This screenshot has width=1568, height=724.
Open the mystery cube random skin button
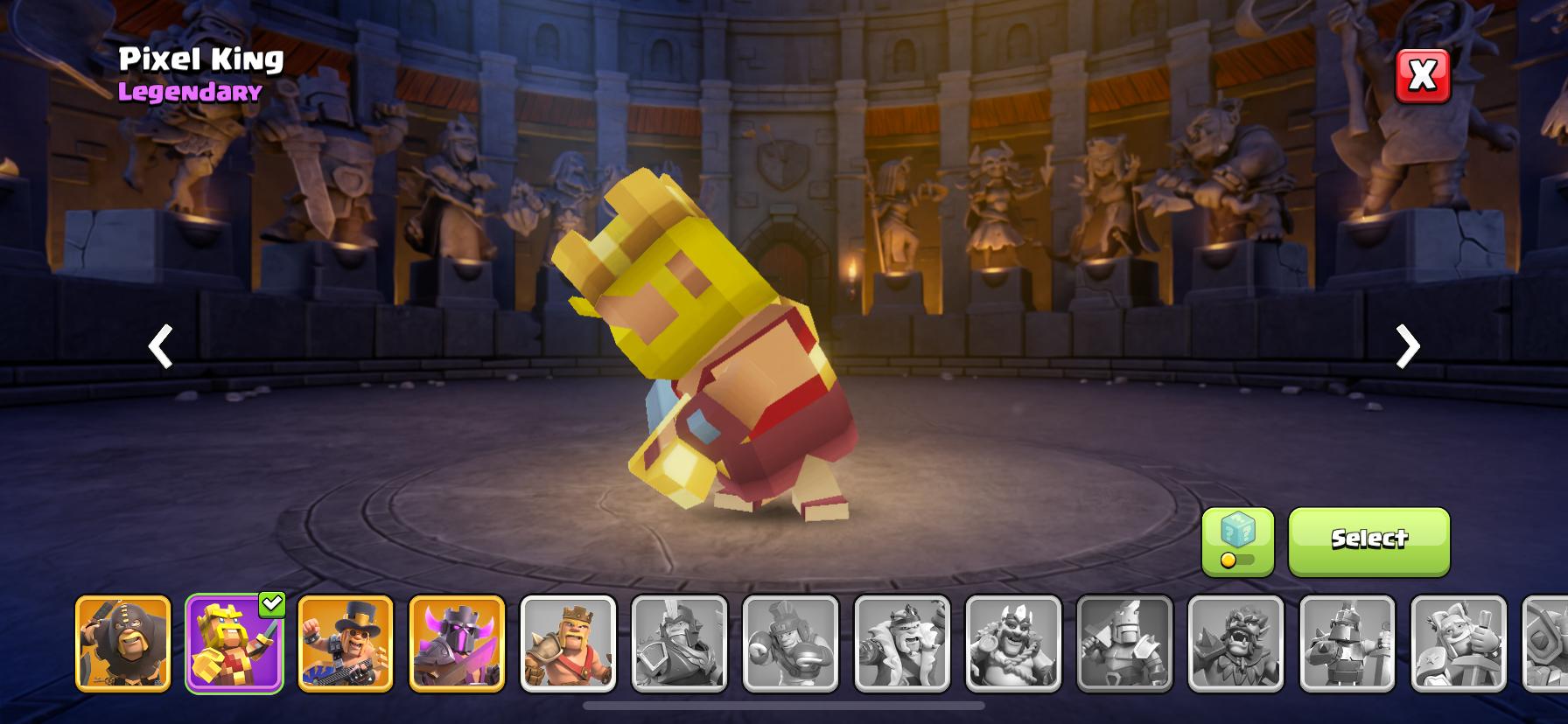tap(1237, 541)
